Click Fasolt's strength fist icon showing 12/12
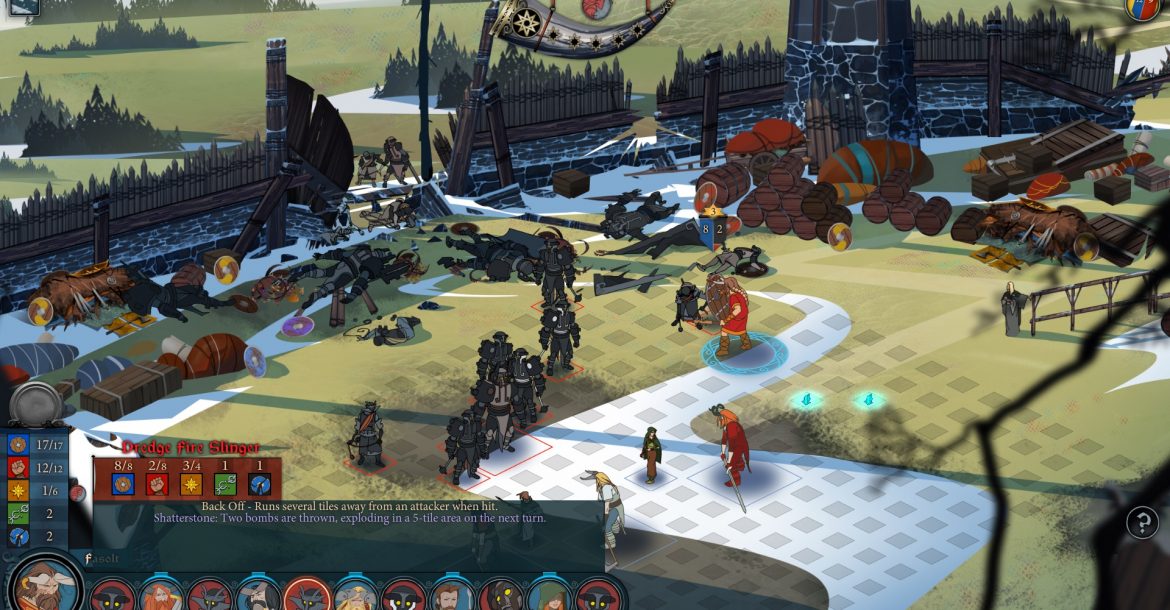 point(18,467)
